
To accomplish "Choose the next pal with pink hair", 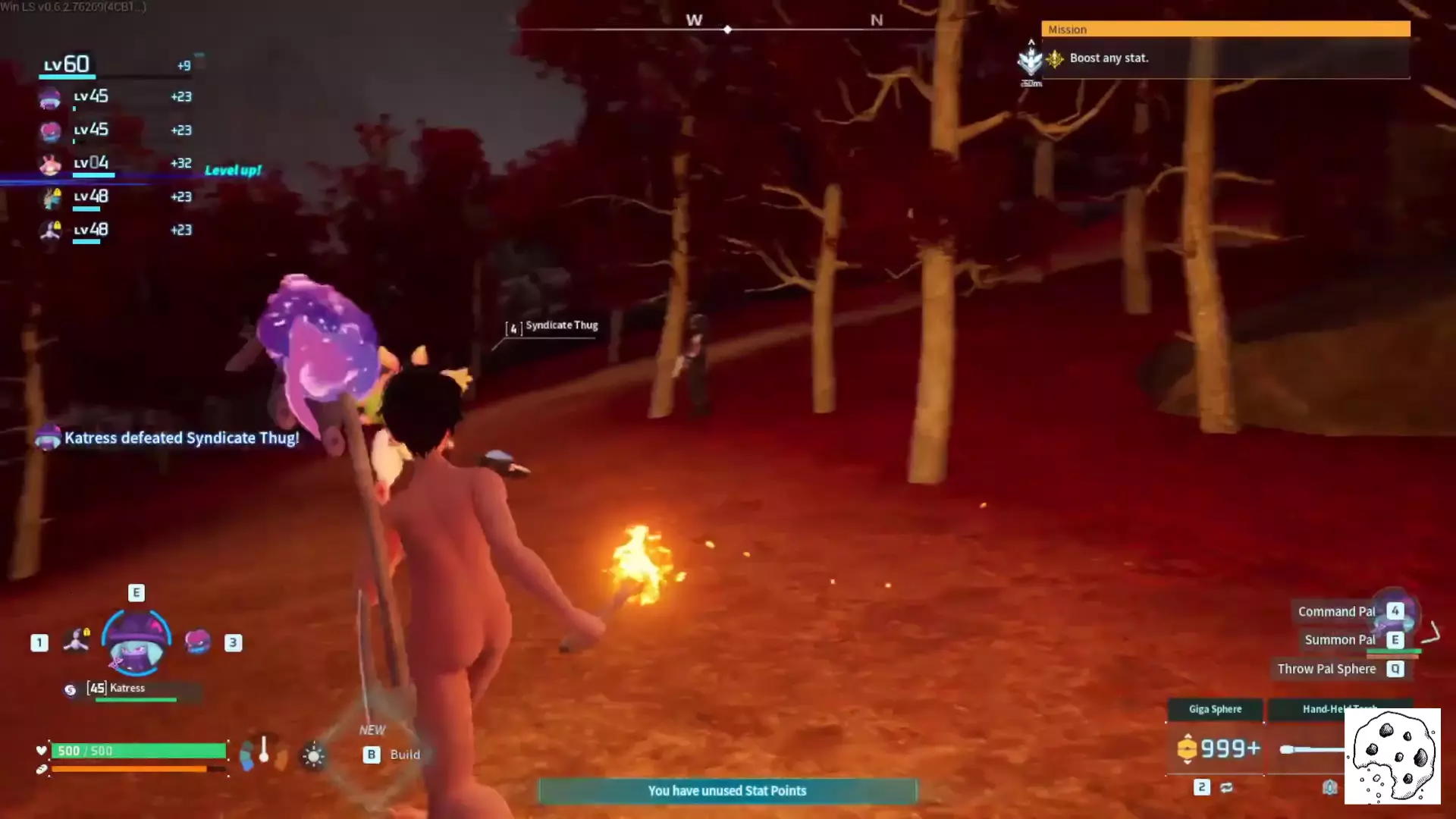I will pyautogui.click(x=197, y=642).
